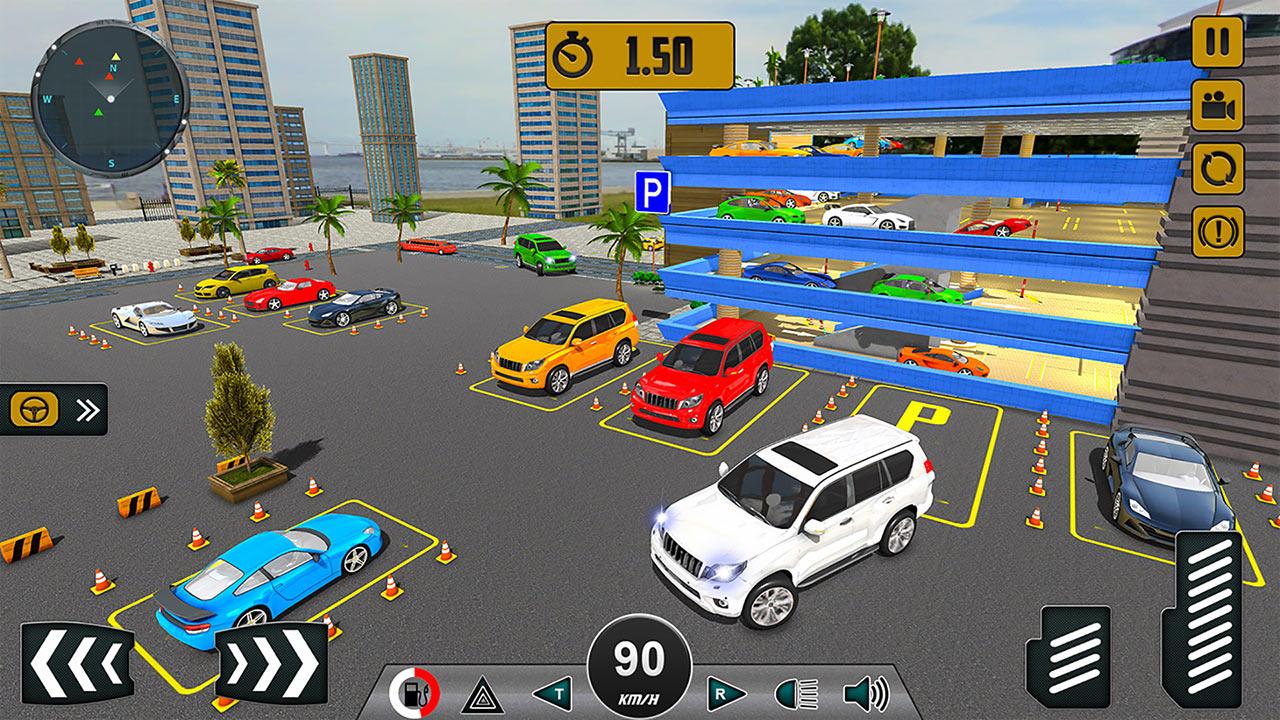This screenshot has width=1280, height=720.
Task: Click the exclamation mark alert button
Action: (x=1218, y=232)
